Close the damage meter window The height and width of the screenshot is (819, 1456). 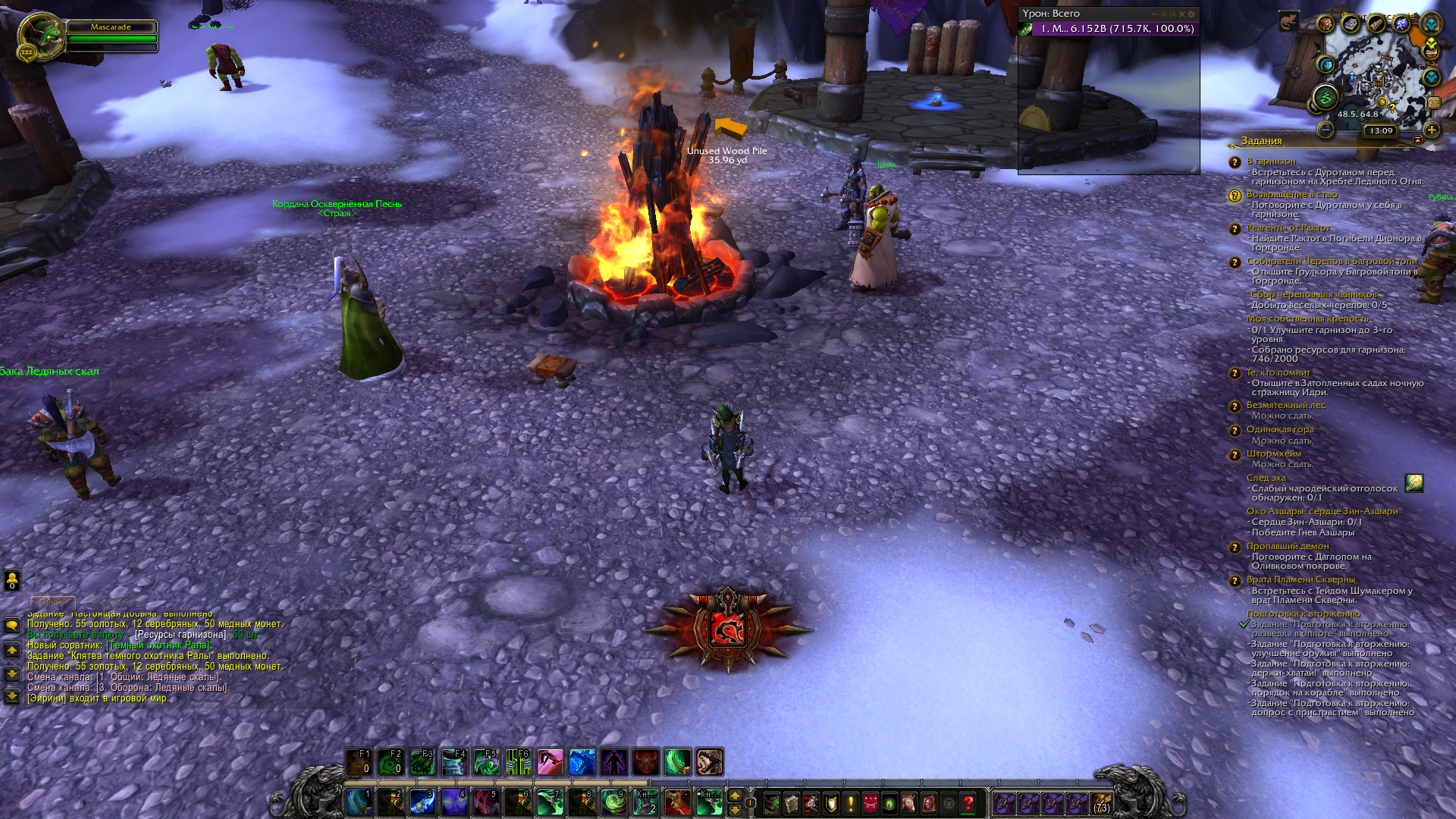pos(1181,14)
